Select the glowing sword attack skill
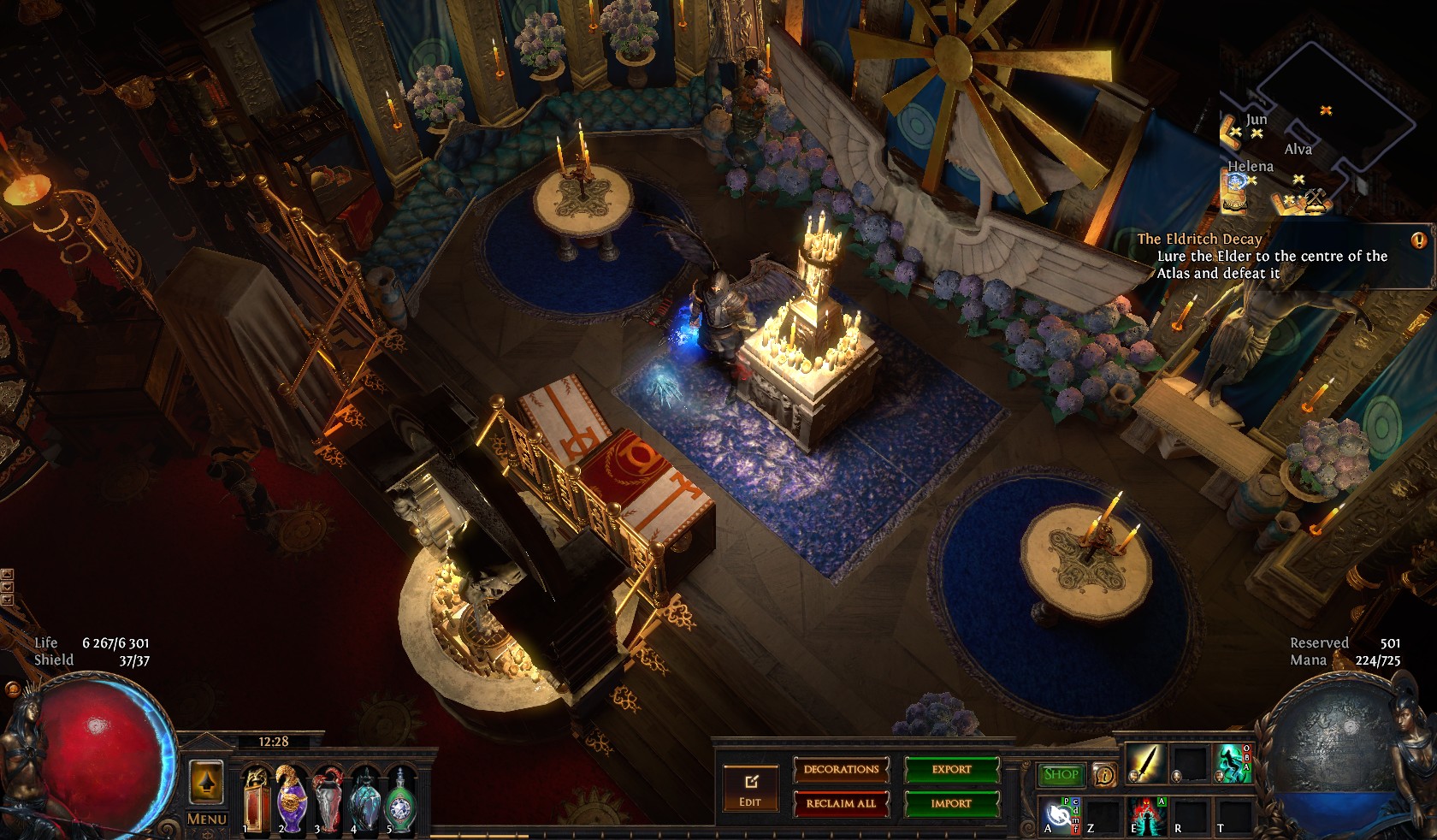This screenshot has height=840, width=1437. [x=1144, y=764]
